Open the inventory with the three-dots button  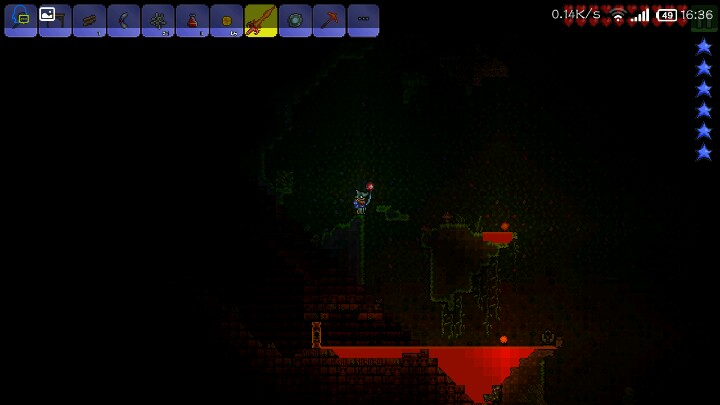coord(363,20)
